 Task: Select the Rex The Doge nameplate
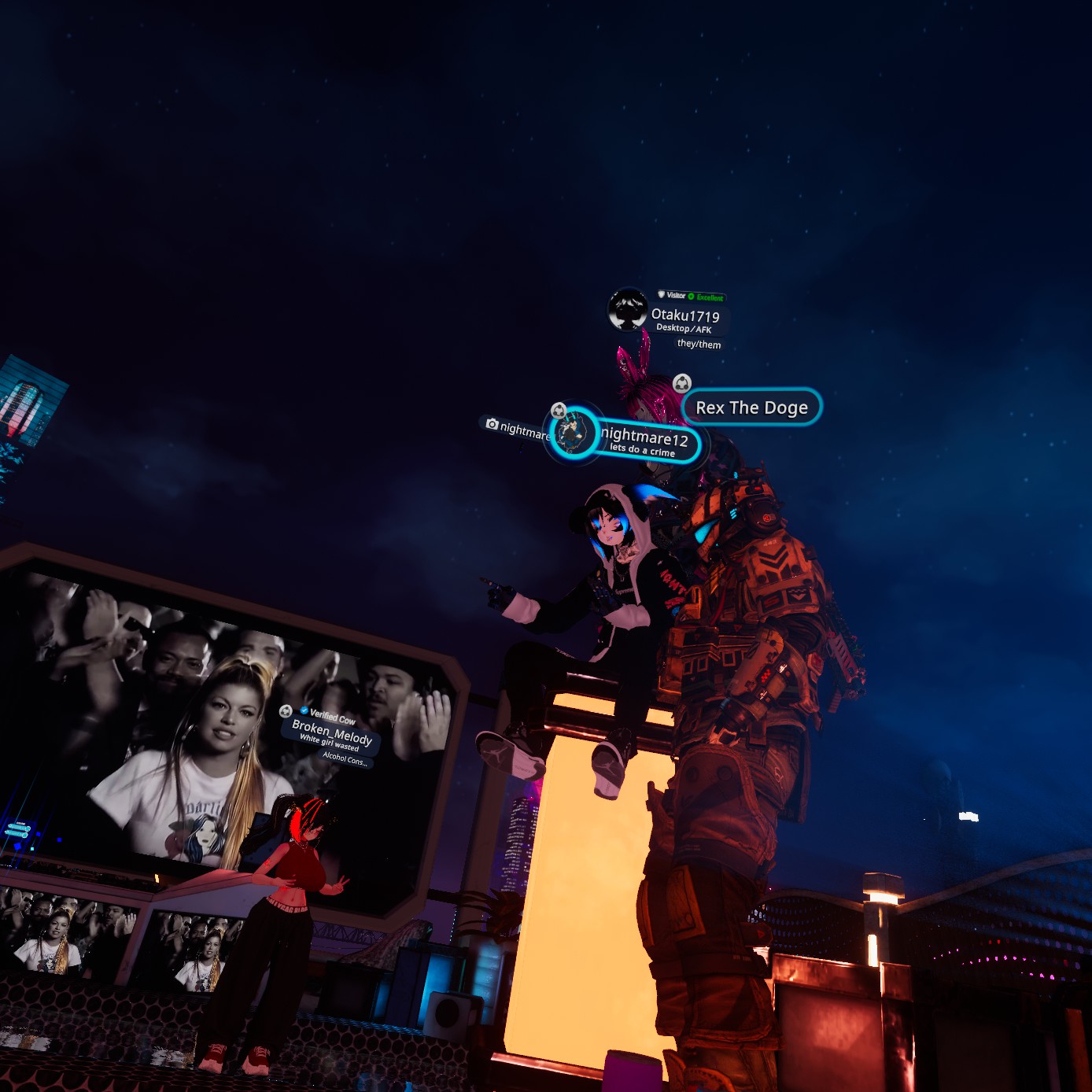click(751, 408)
